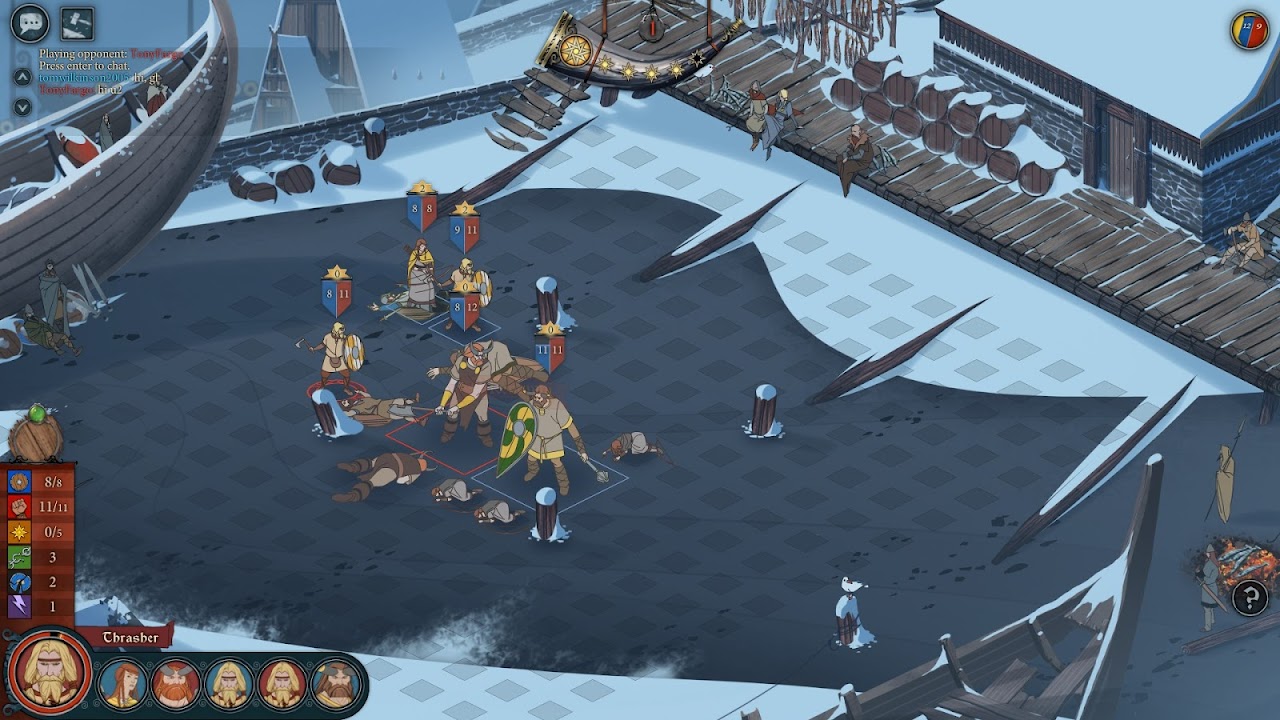Toggle the wooden shield above stats banner

36,437
